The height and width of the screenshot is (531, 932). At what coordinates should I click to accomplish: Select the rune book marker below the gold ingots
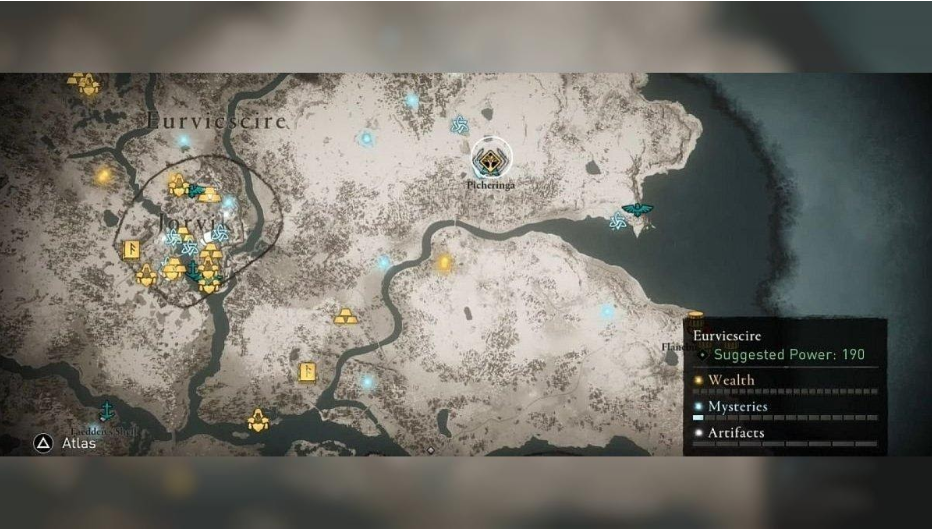[308, 372]
